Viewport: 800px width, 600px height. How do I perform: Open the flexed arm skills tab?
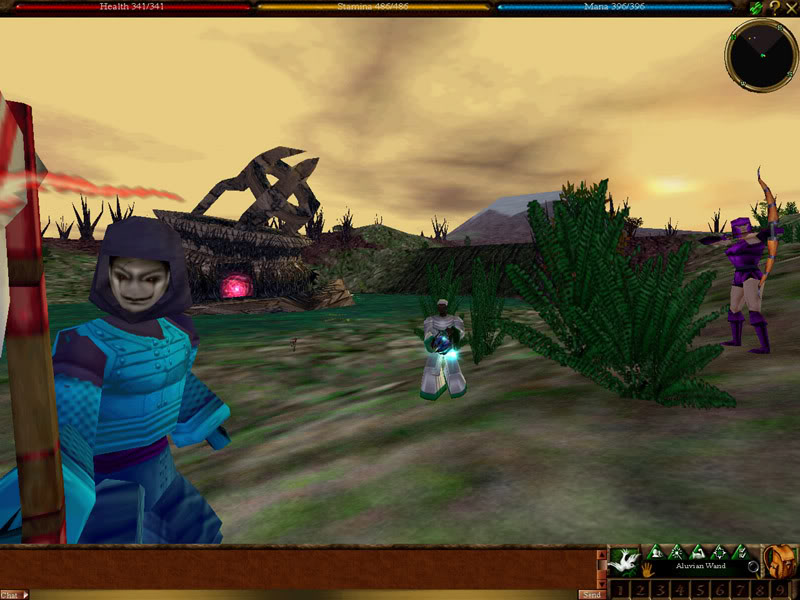tap(697, 552)
